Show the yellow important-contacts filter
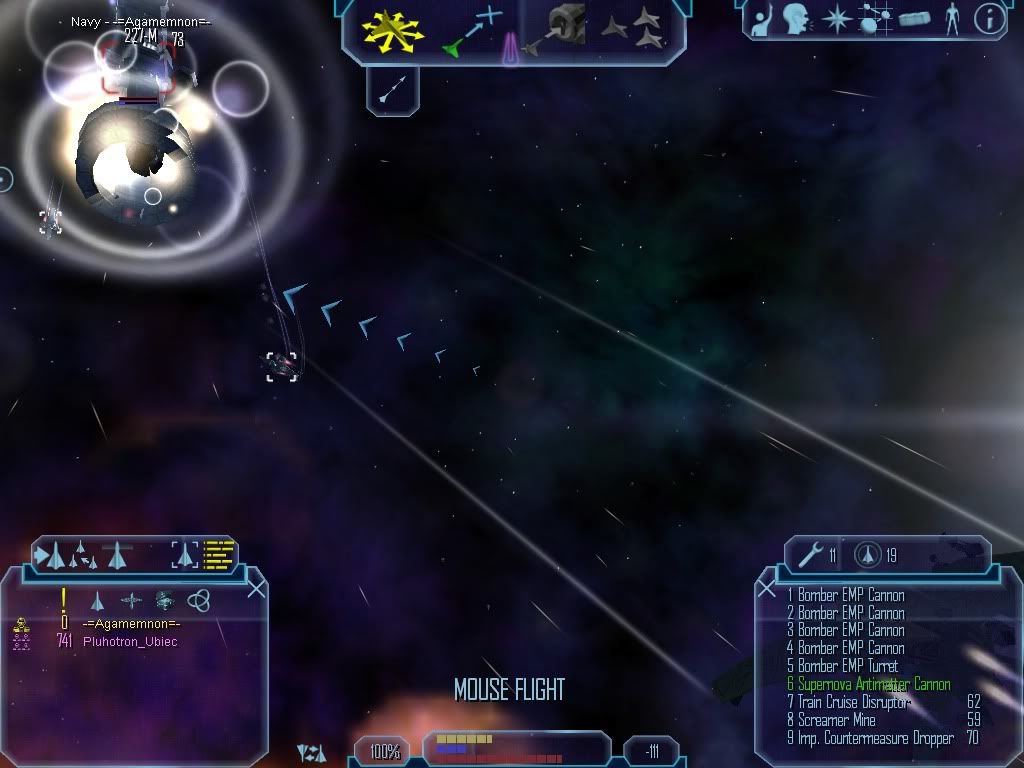 [64, 600]
